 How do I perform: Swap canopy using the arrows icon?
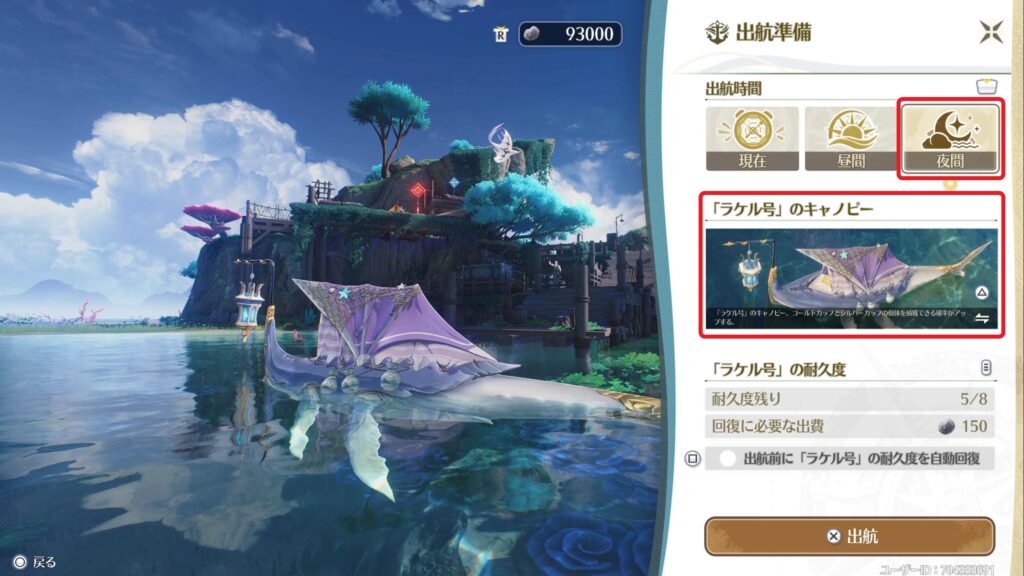click(982, 318)
